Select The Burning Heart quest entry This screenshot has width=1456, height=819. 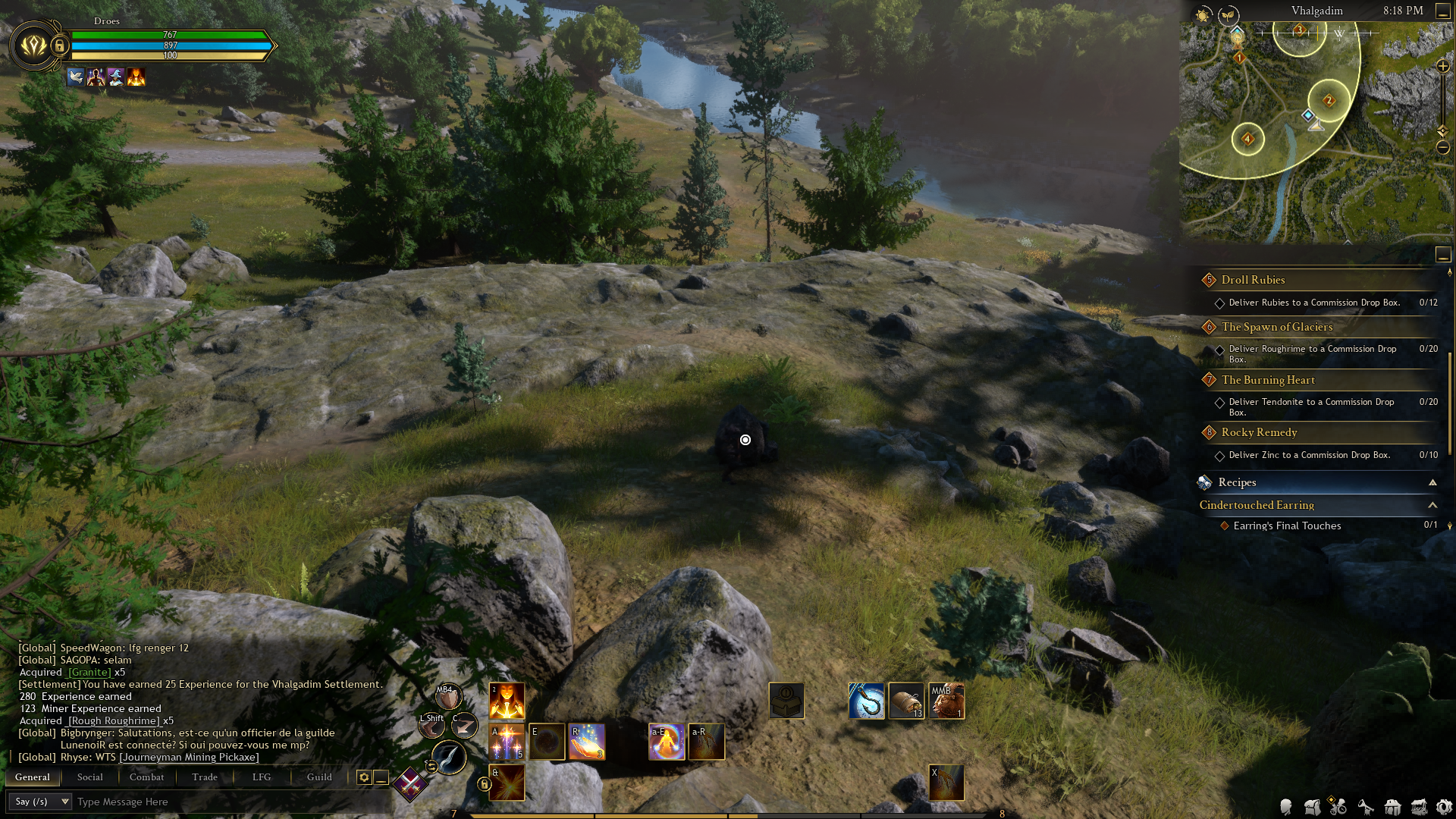1268,380
